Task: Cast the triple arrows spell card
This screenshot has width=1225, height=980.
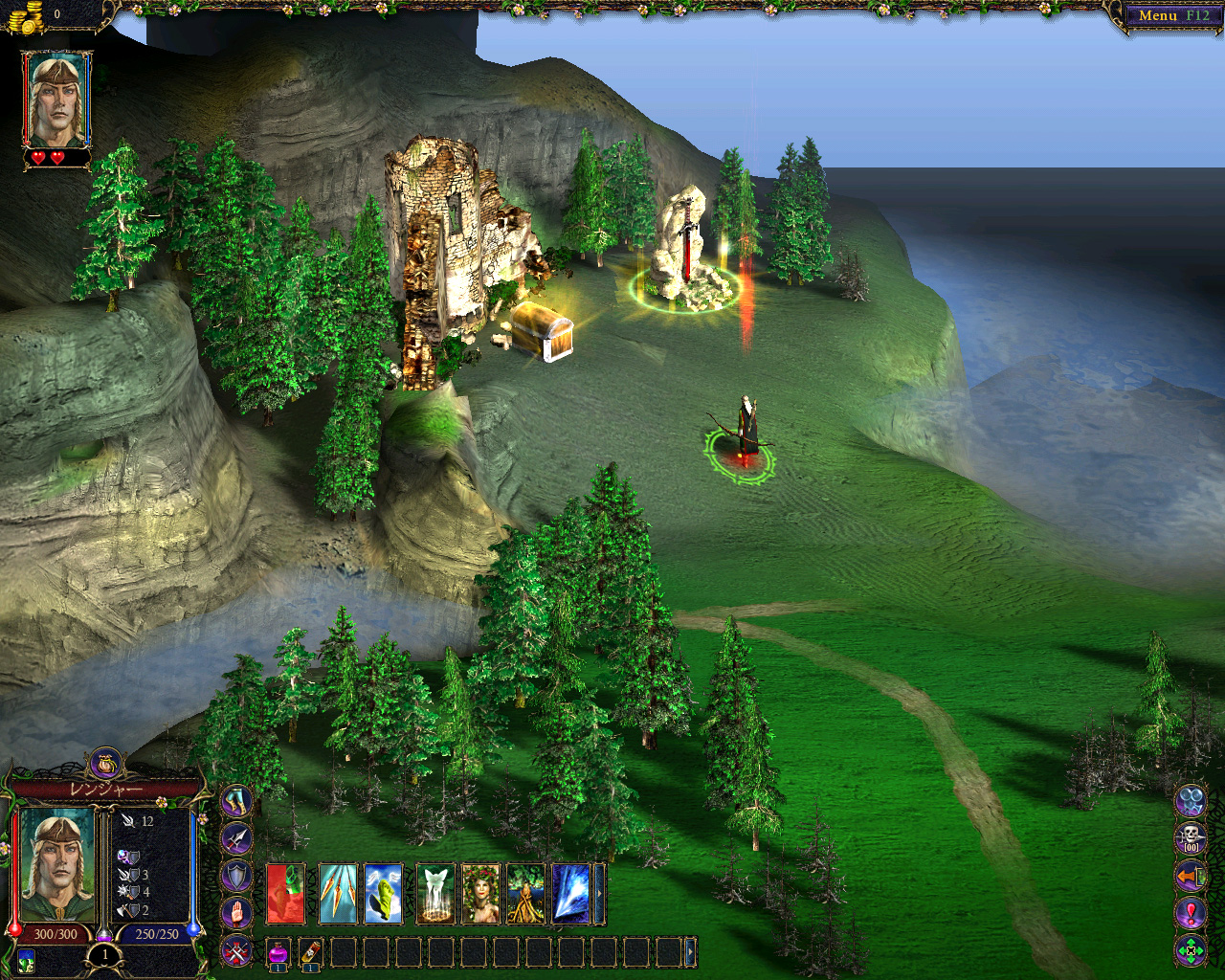Action: 337,894
